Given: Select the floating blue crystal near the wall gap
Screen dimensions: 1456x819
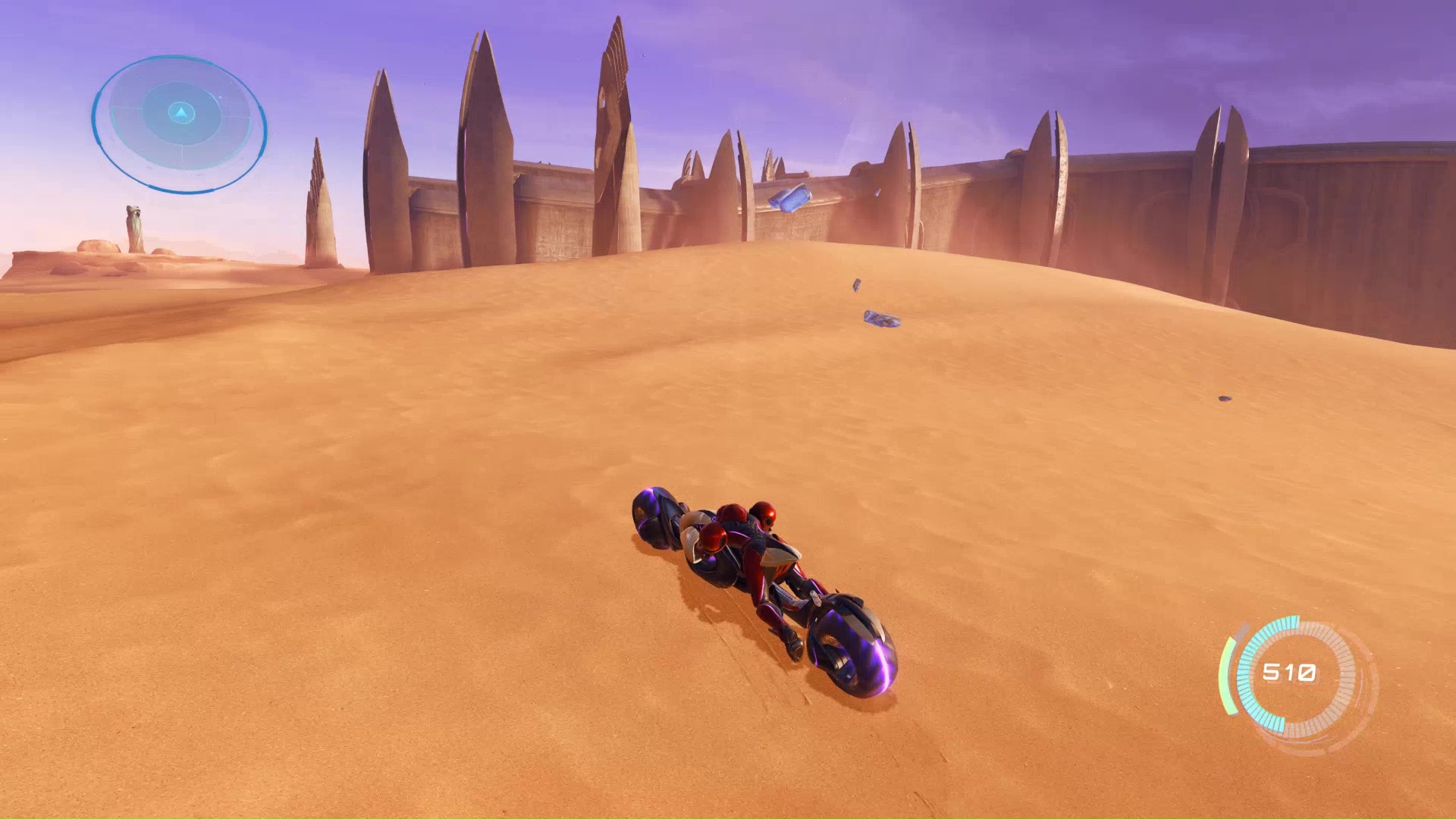Looking at the screenshot, I should [x=791, y=197].
